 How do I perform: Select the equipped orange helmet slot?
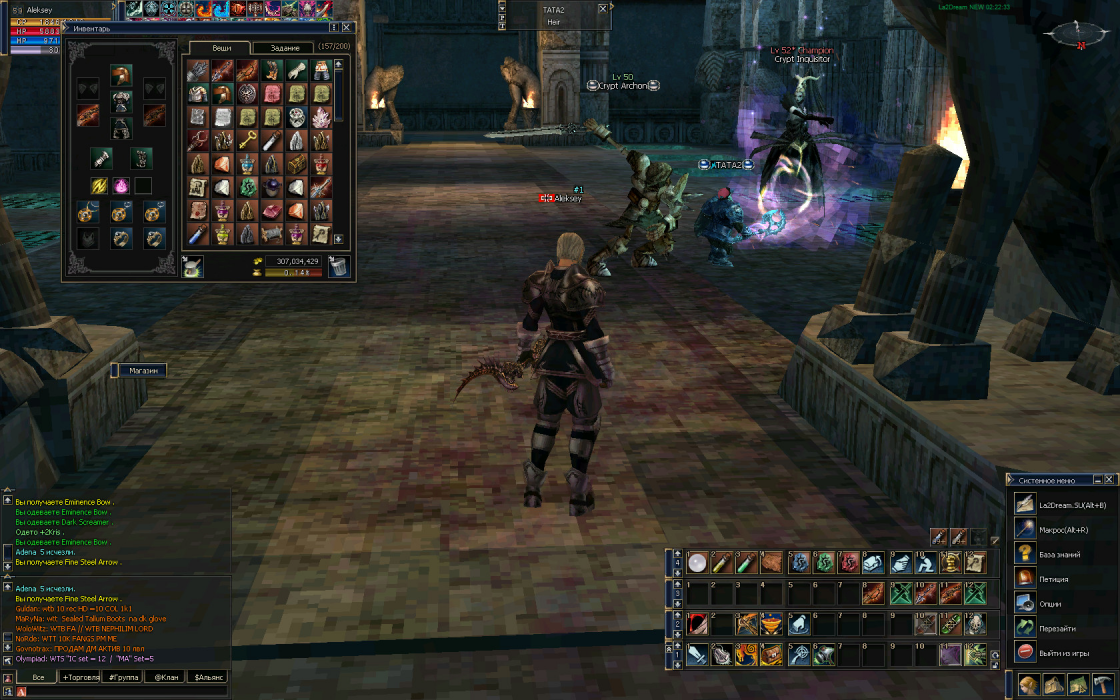pyautogui.click(x=121, y=76)
